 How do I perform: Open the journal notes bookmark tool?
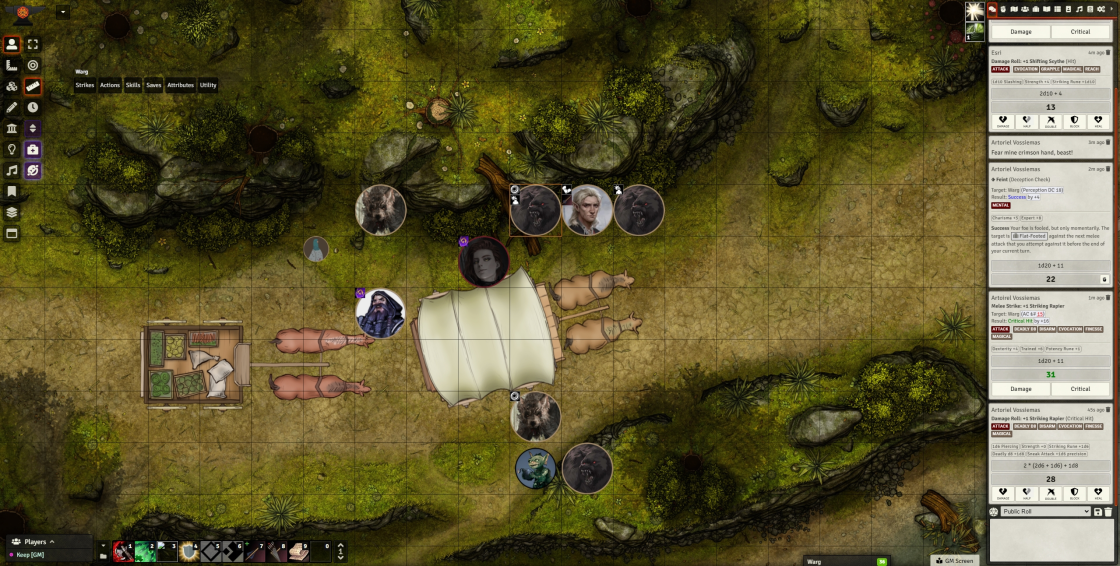(x=12, y=191)
